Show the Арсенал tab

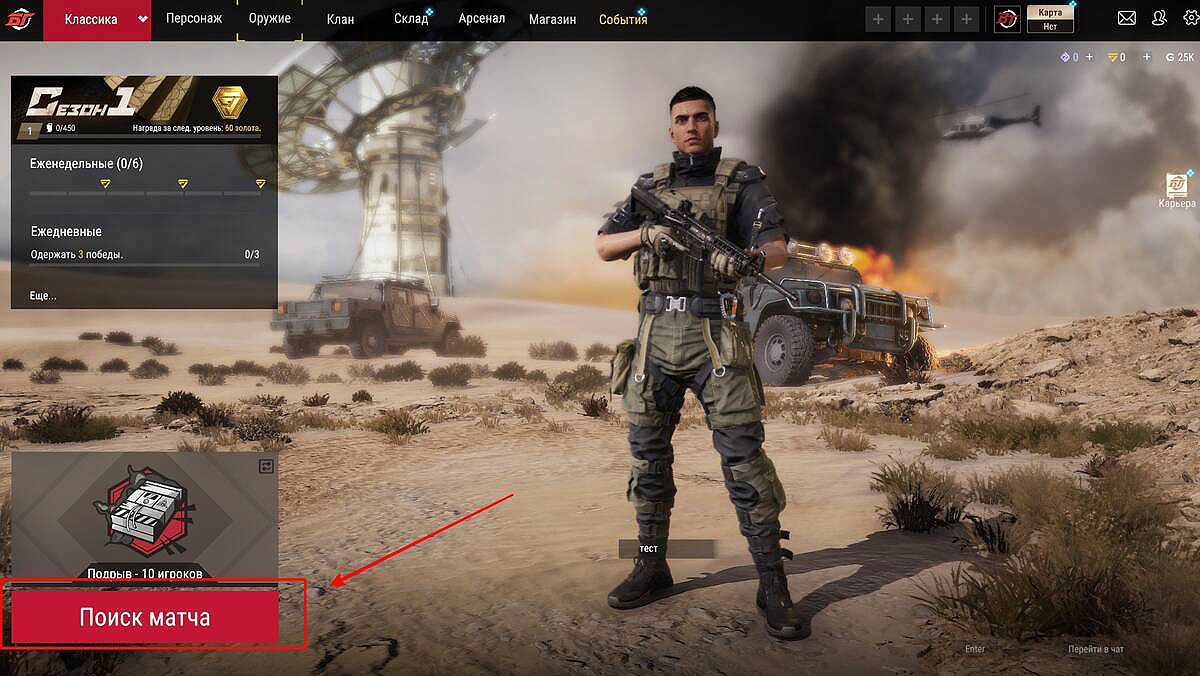(x=481, y=19)
